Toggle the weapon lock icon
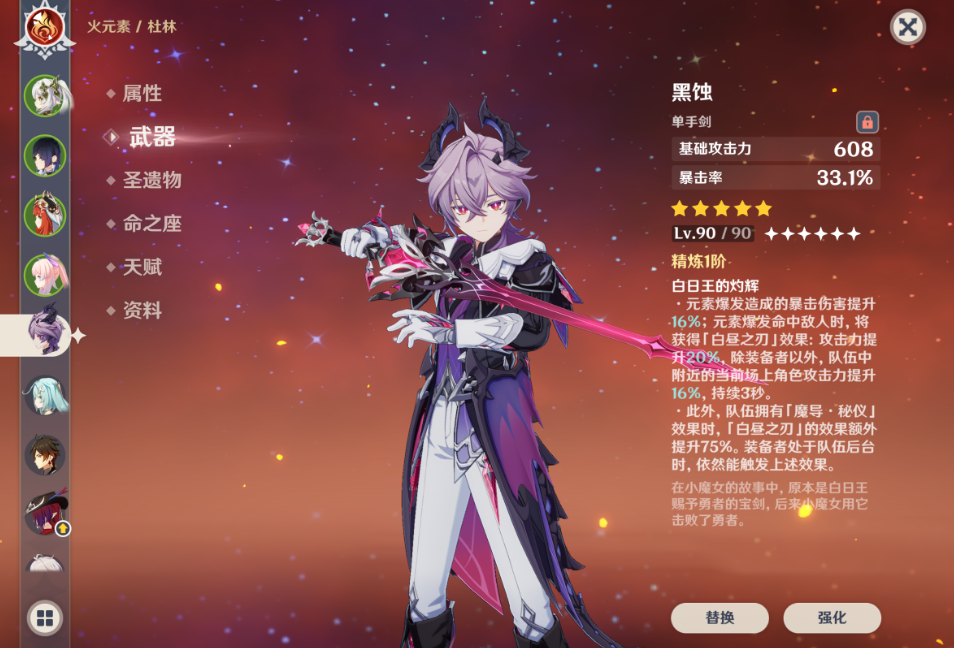The image size is (954, 648). click(867, 122)
